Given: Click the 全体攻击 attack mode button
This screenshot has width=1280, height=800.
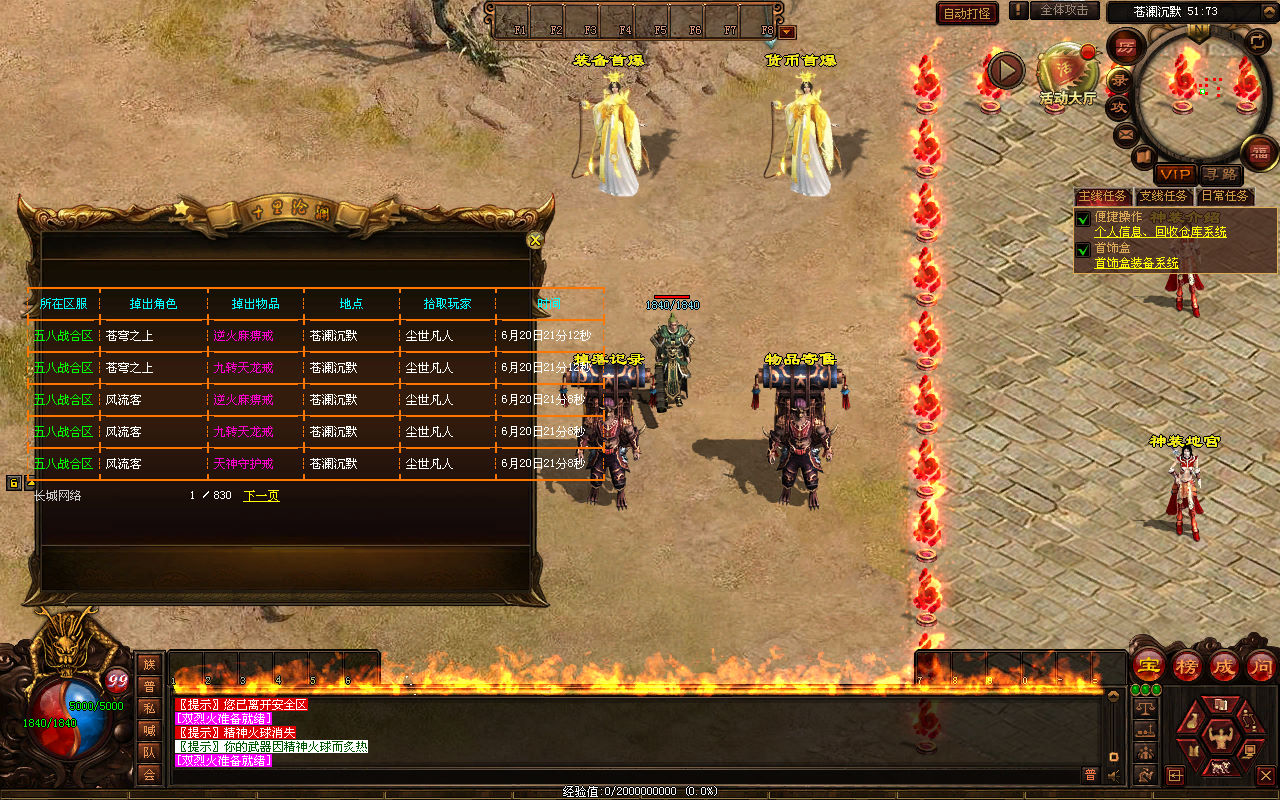Looking at the screenshot, I should (x=1063, y=10).
